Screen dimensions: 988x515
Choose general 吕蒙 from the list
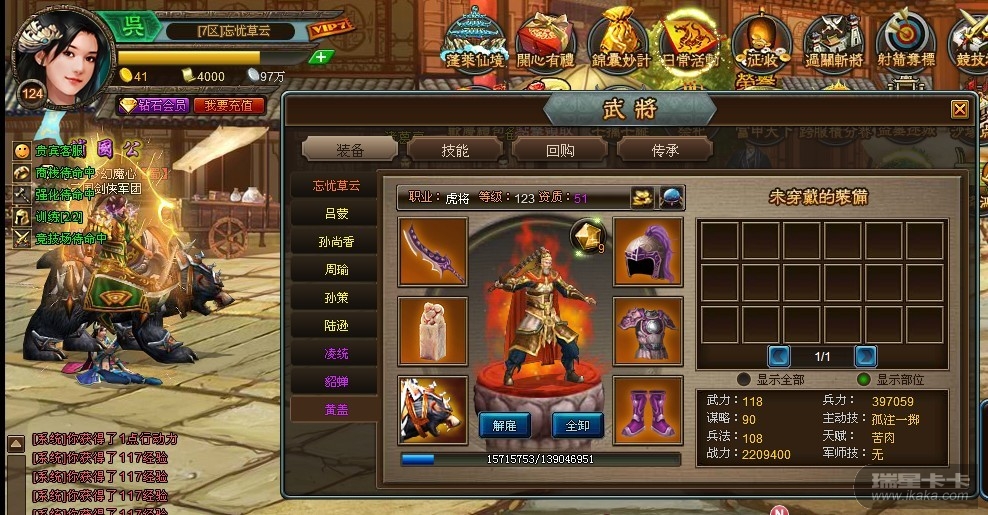[335, 213]
